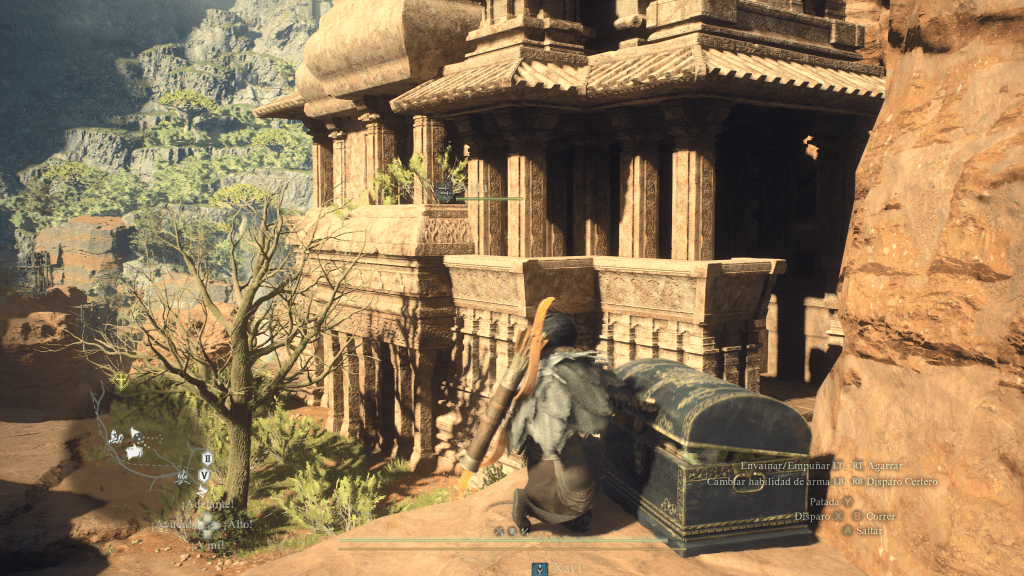Select pawn Xavi's vocation icon
The image size is (1024, 576).
(x=539, y=568)
